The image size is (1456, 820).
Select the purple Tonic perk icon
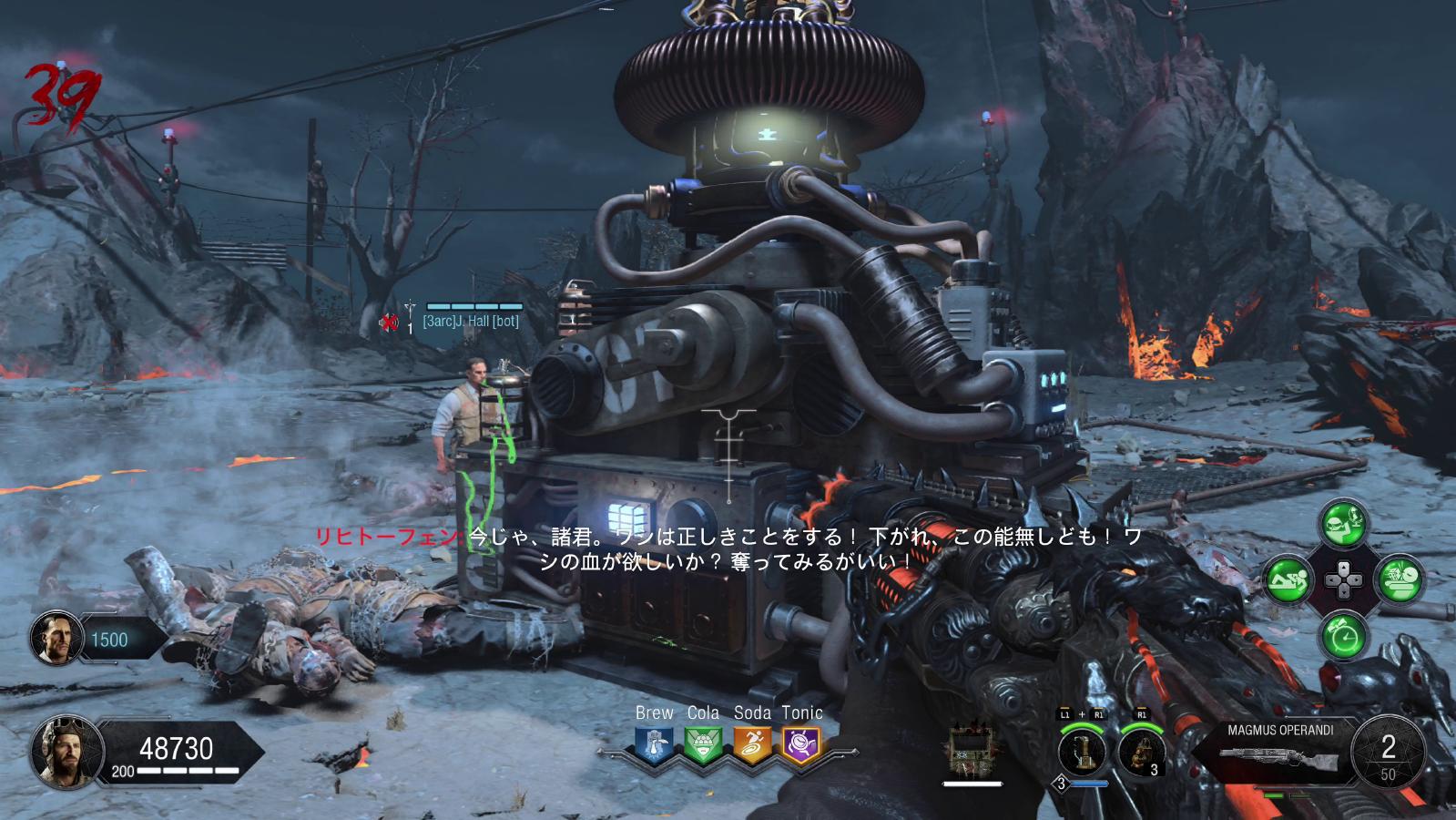tap(801, 745)
